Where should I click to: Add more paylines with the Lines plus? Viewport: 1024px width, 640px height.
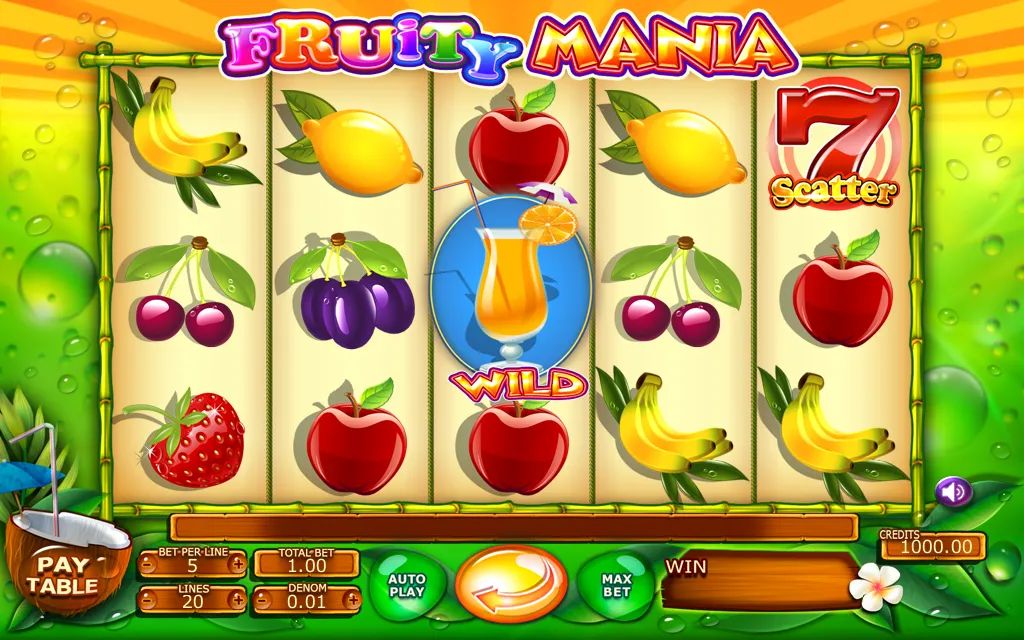click(237, 601)
